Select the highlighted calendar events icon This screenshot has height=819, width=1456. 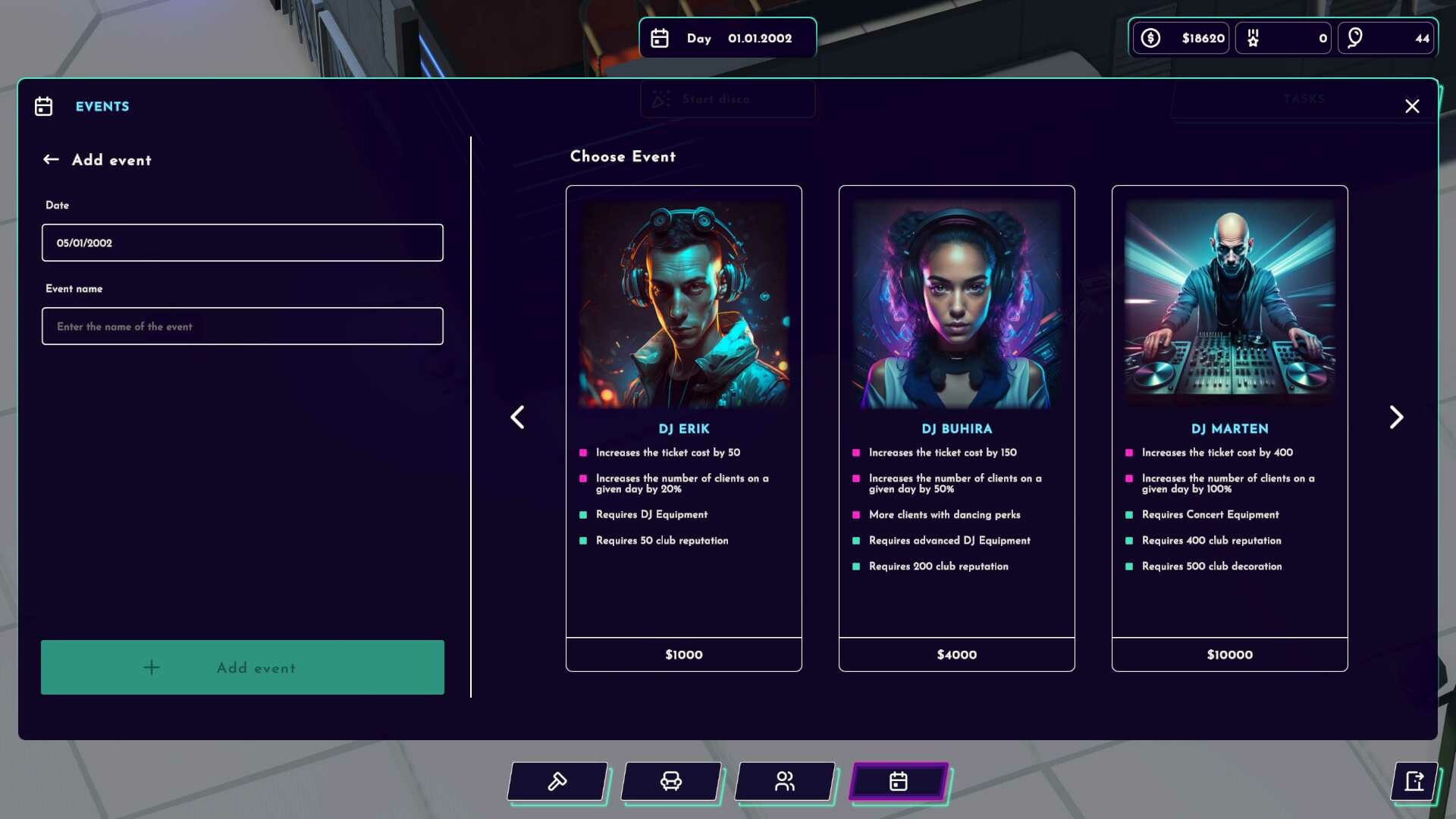pyautogui.click(x=898, y=782)
